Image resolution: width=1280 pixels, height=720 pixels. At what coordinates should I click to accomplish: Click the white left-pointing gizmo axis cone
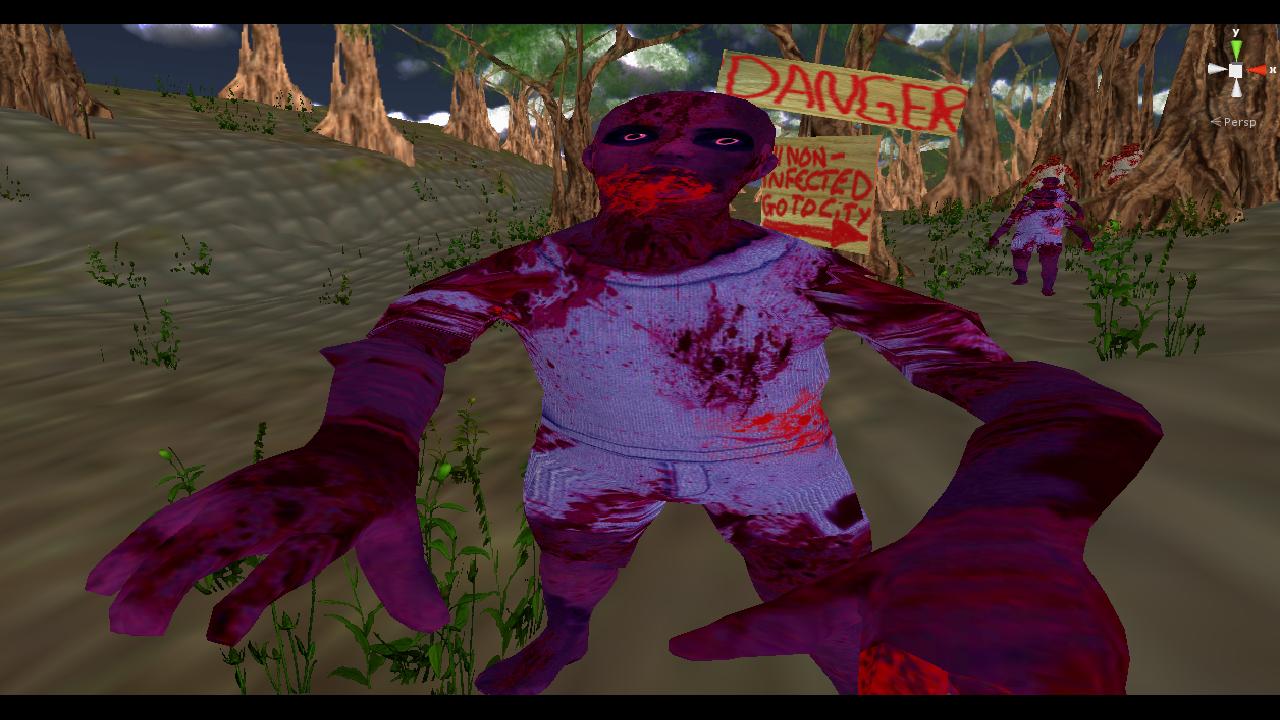point(1217,69)
